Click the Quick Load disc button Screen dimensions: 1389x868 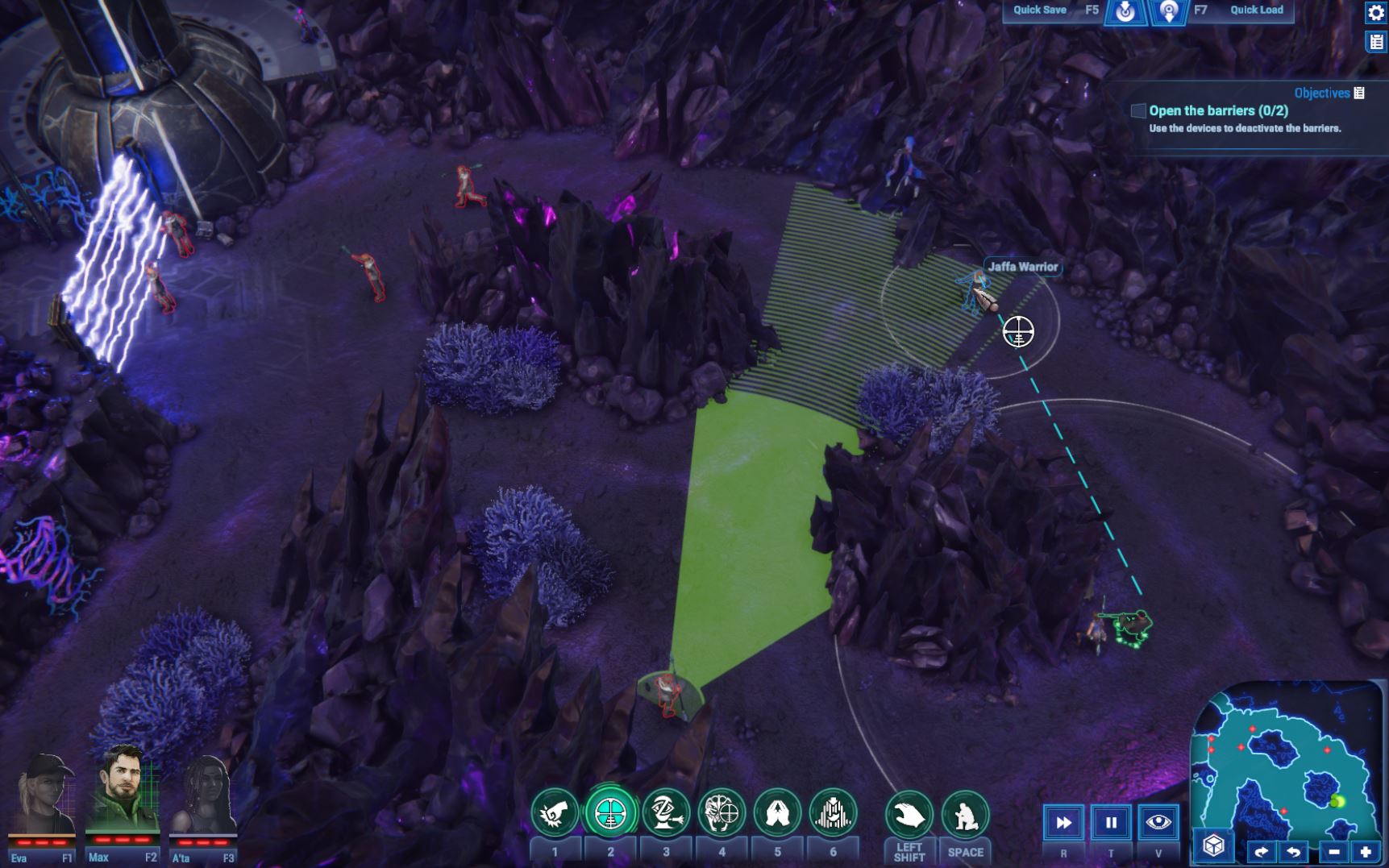coord(1168,11)
